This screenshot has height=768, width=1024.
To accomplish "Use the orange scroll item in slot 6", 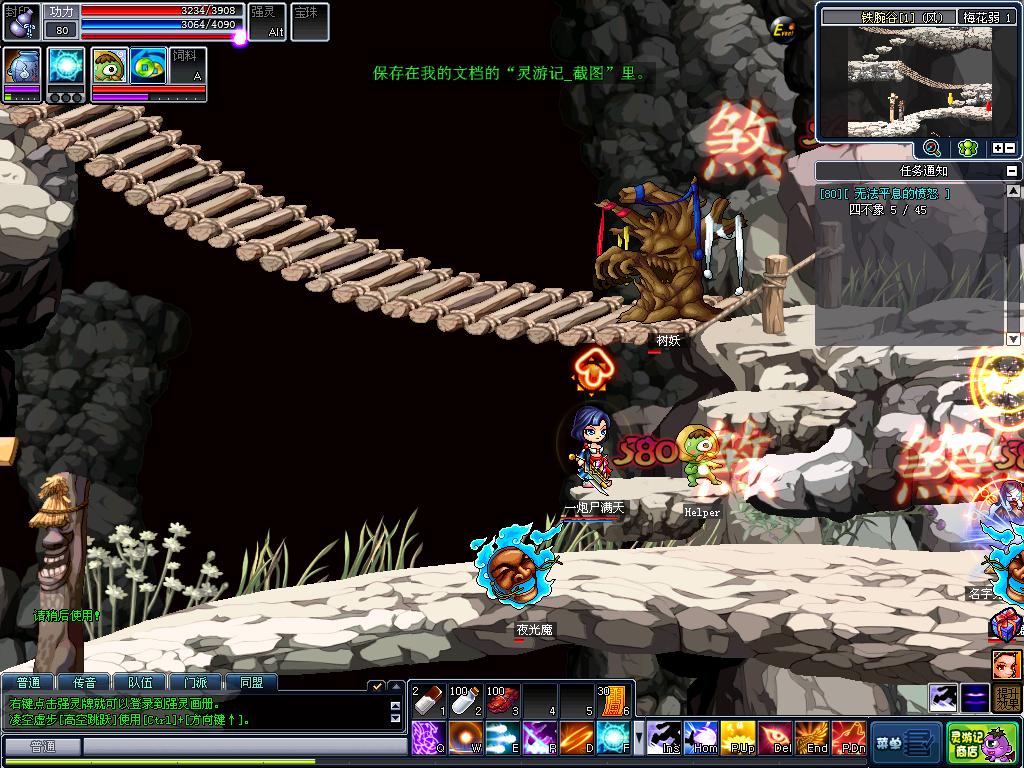I will tap(613, 699).
